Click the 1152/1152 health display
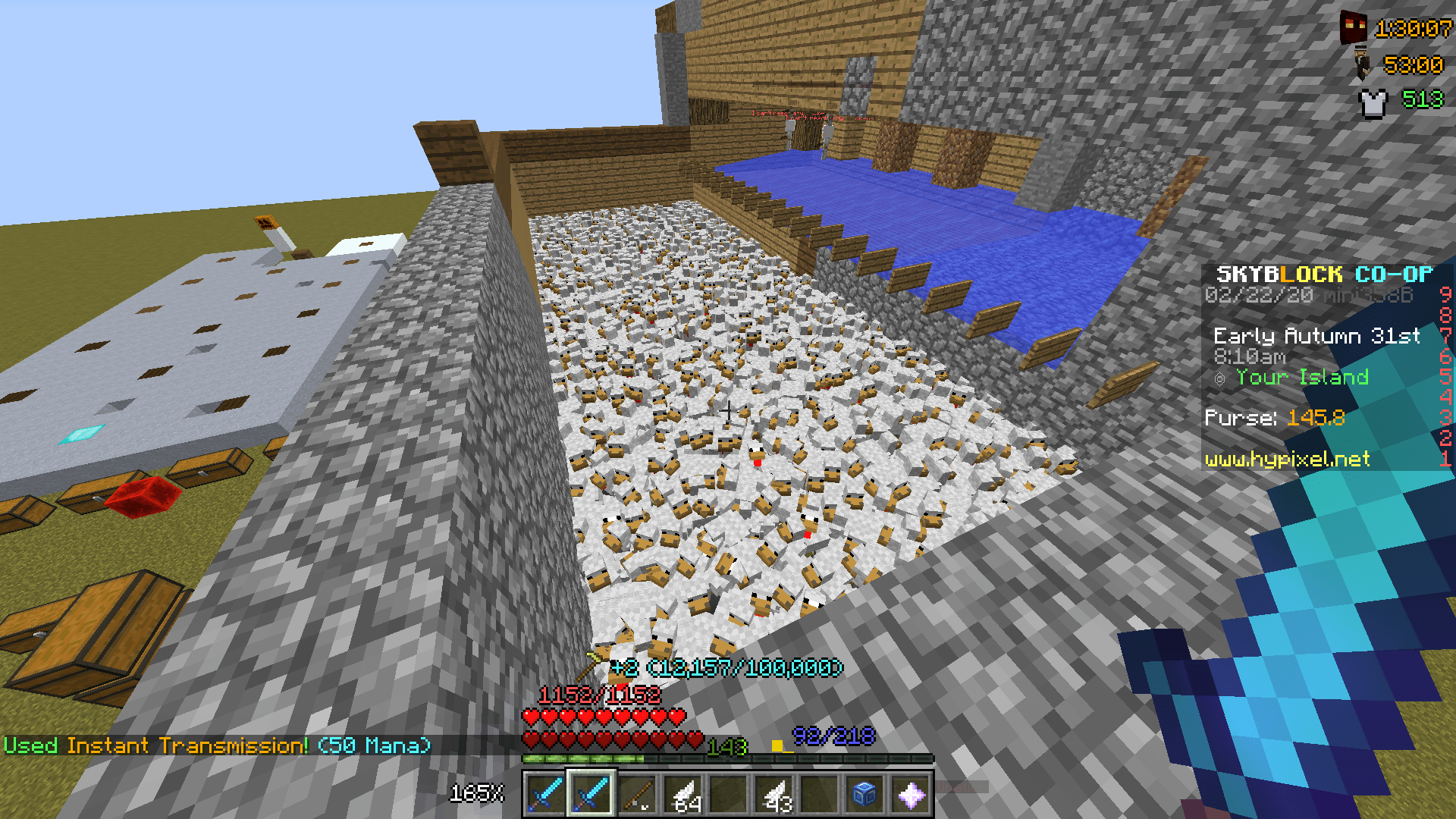Screen dimensions: 1456x819 tap(599, 695)
